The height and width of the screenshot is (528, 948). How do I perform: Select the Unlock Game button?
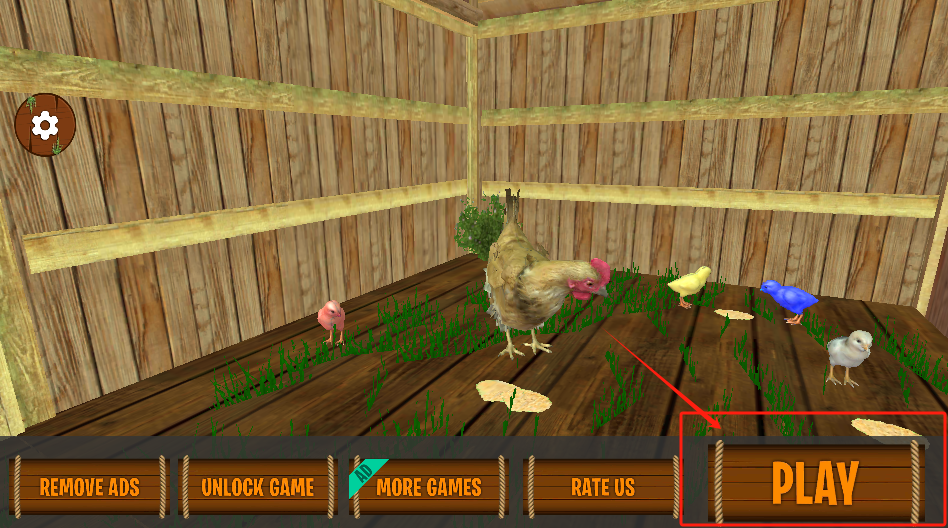click(x=257, y=487)
